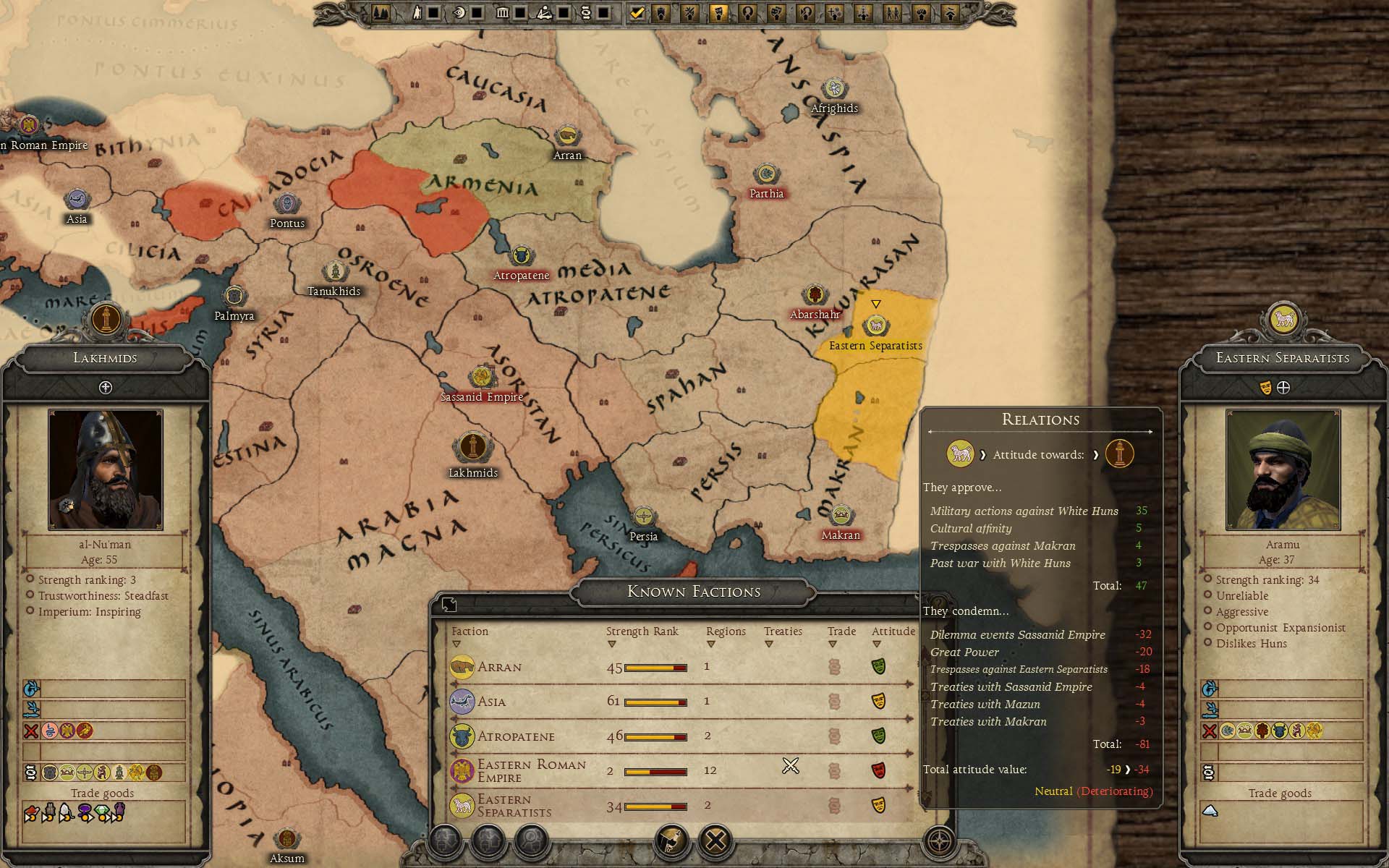The width and height of the screenshot is (1389, 868).
Task: Select the Parthia faction marker on the map
Action: click(x=765, y=175)
